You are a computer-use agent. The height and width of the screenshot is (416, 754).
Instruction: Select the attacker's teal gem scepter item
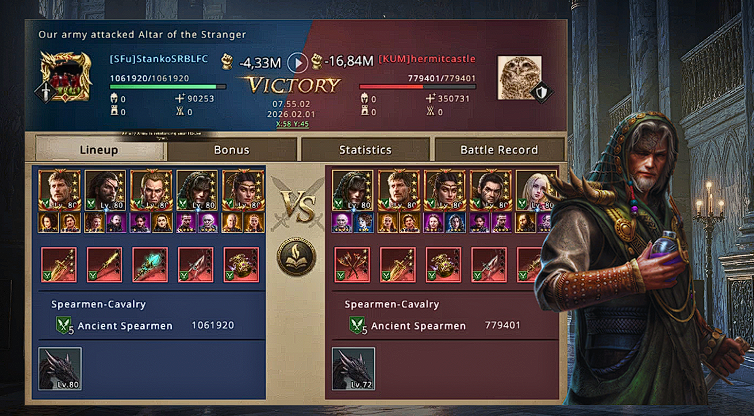(x=150, y=265)
